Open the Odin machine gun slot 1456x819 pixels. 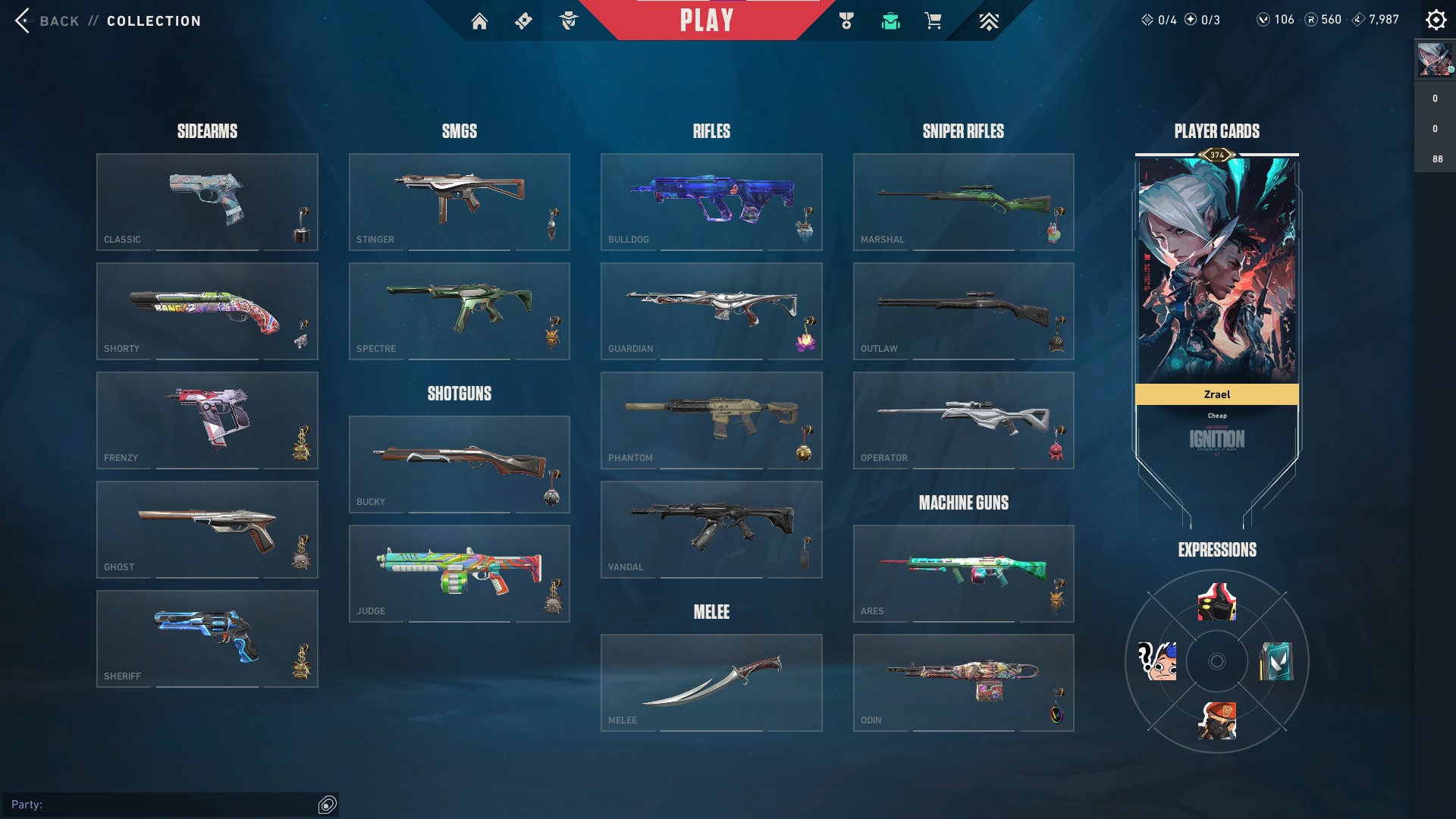tap(963, 682)
